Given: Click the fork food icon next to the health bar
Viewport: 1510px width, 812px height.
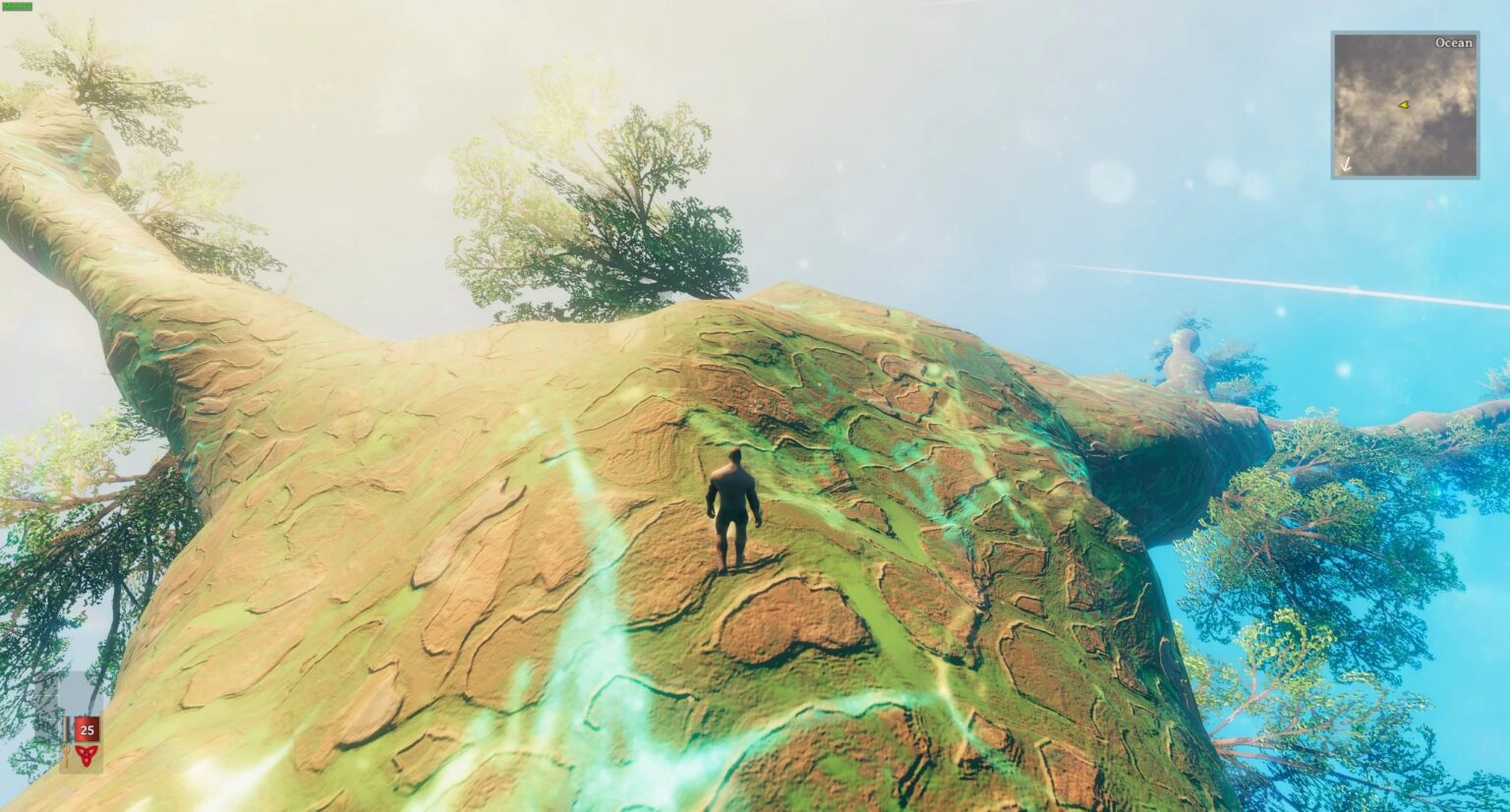Looking at the screenshot, I should 66,755.
